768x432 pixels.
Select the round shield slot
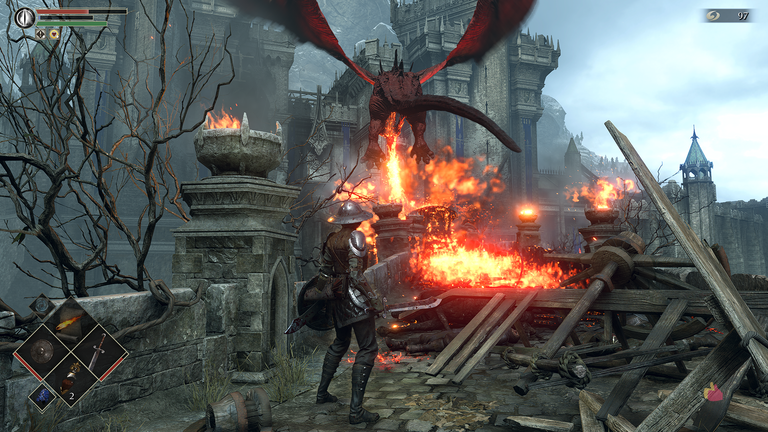click(41, 351)
